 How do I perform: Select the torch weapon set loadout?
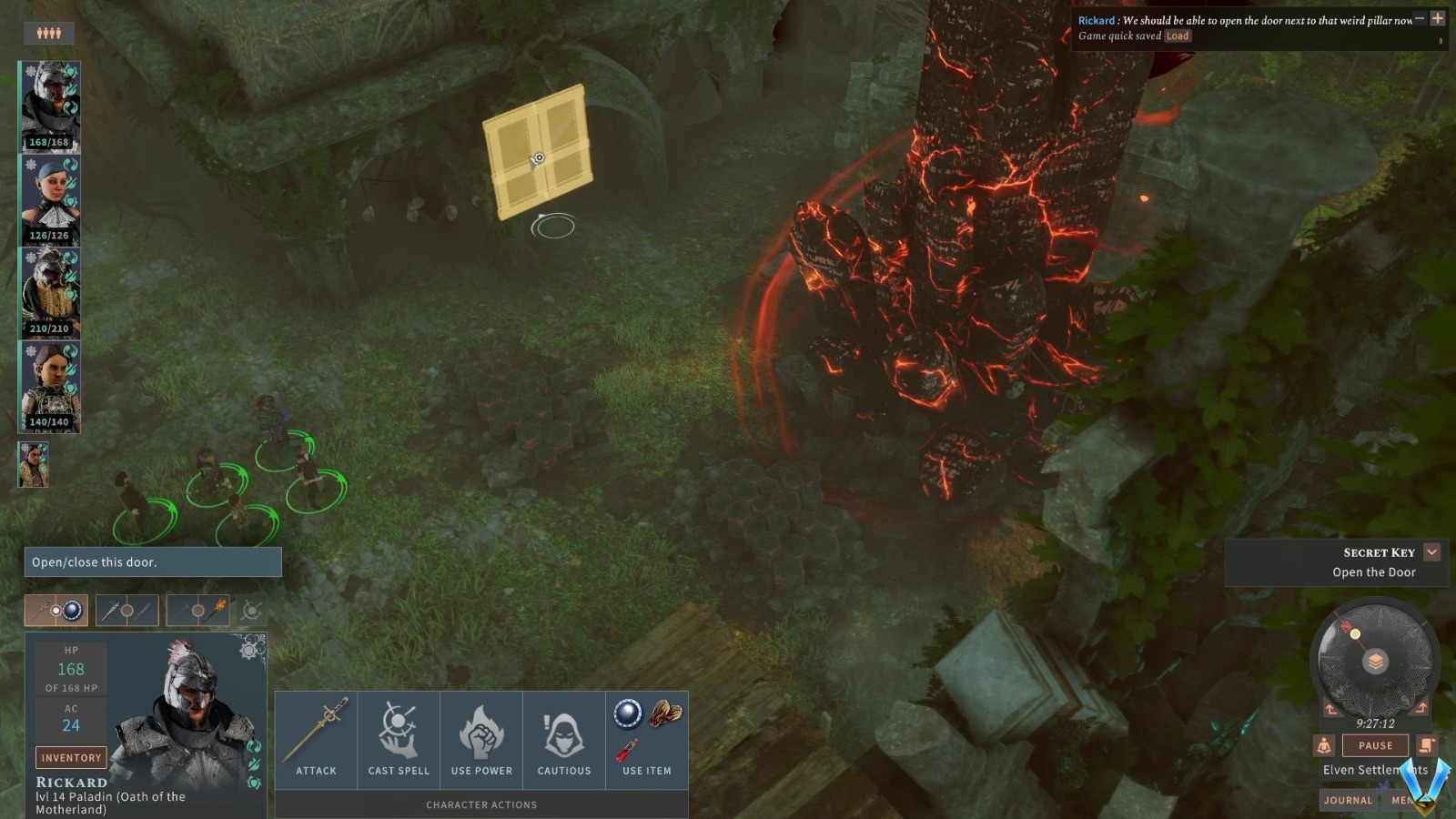click(x=198, y=610)
